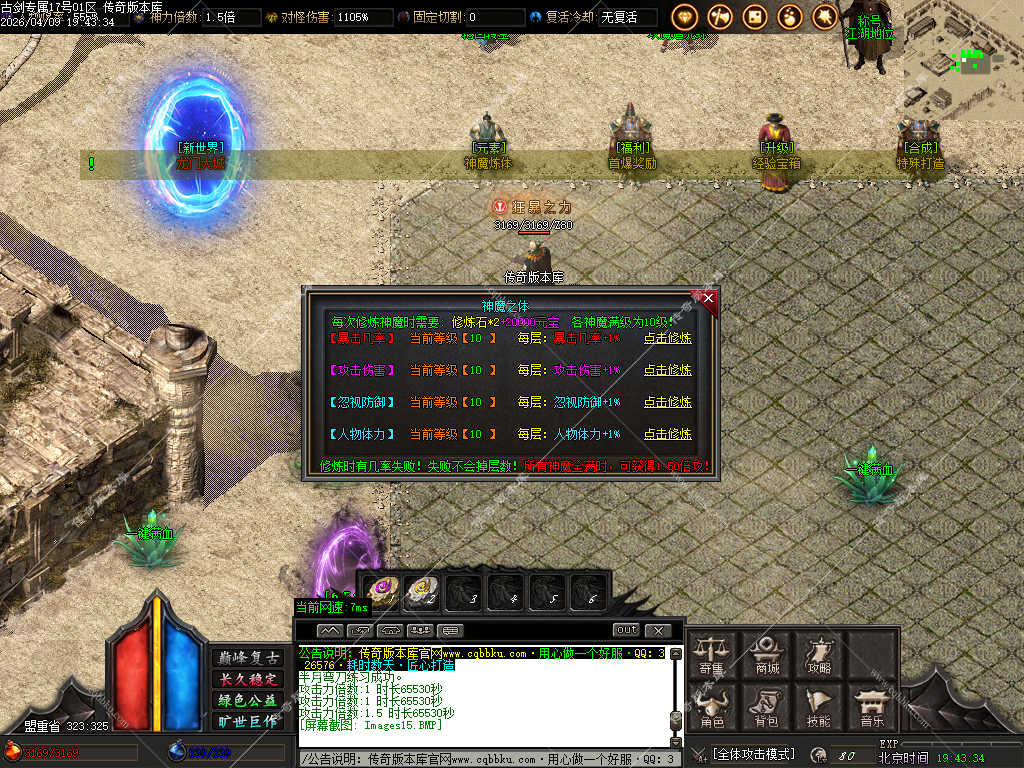Click the money bag icon in the top bar
1024x768 pixels.
pos(790,17)
